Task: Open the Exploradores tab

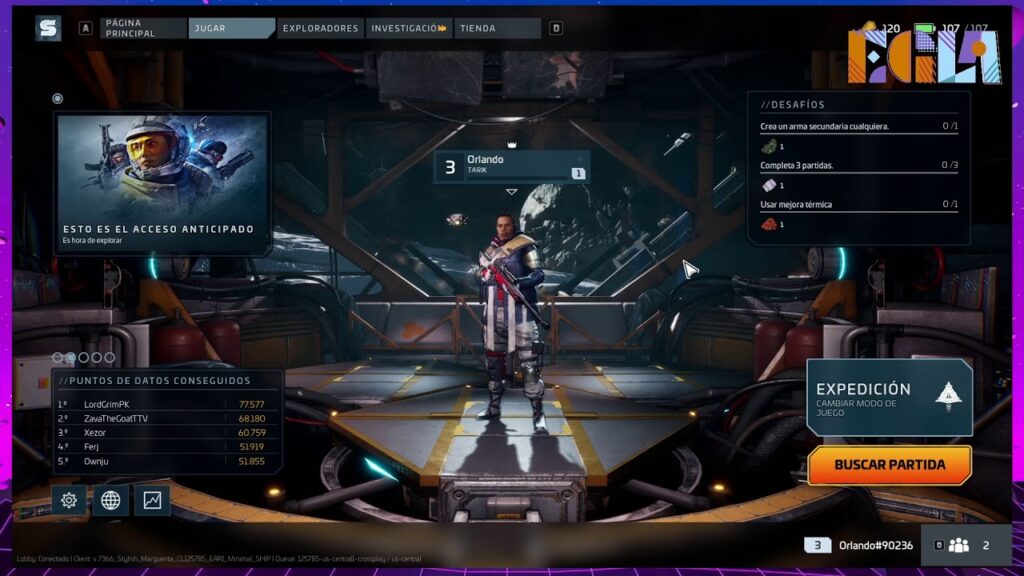Action: click(320, 28)
